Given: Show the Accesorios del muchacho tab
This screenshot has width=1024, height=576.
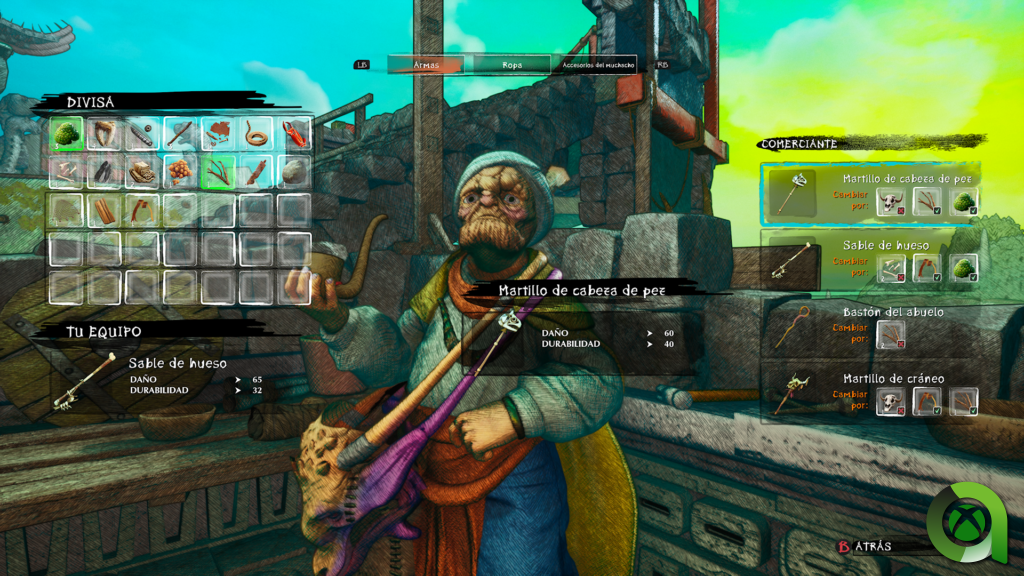Looking at the screenshot, I should pyautogui.click(x=598, y=64).
